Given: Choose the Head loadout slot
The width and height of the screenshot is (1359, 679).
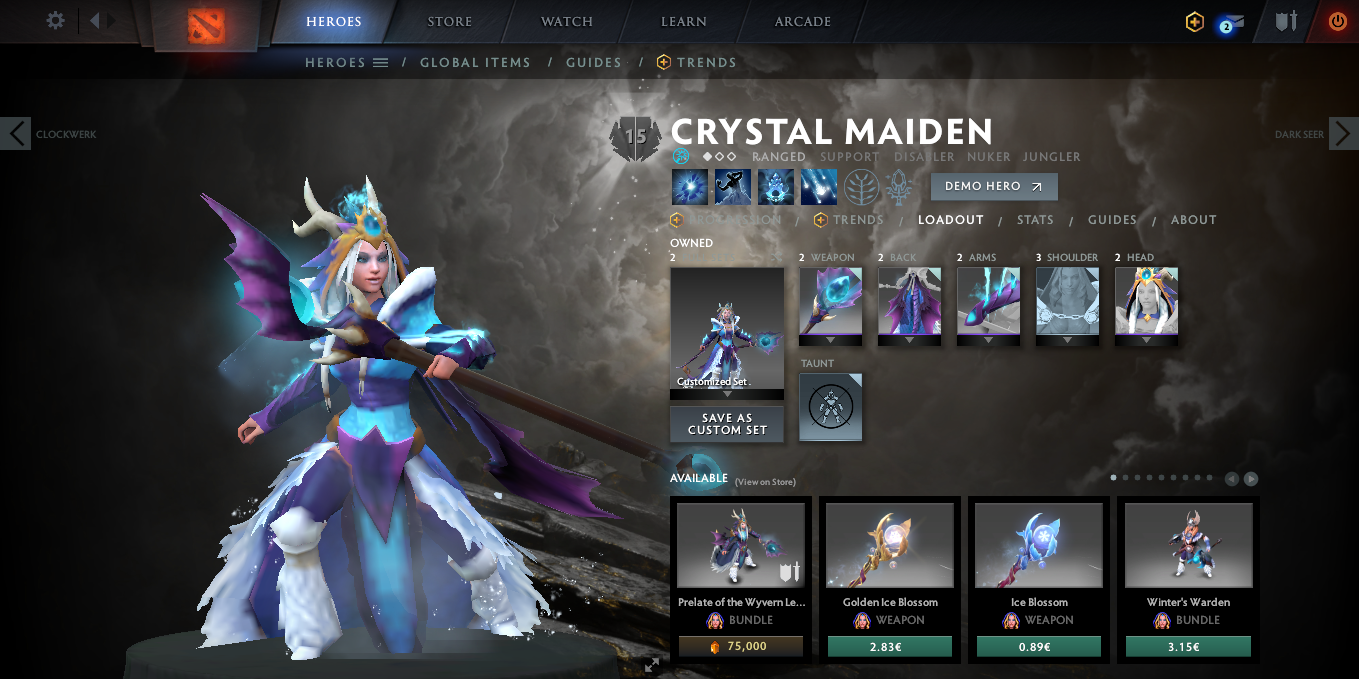Looking at the screenshot, I should pos(1146,301).
